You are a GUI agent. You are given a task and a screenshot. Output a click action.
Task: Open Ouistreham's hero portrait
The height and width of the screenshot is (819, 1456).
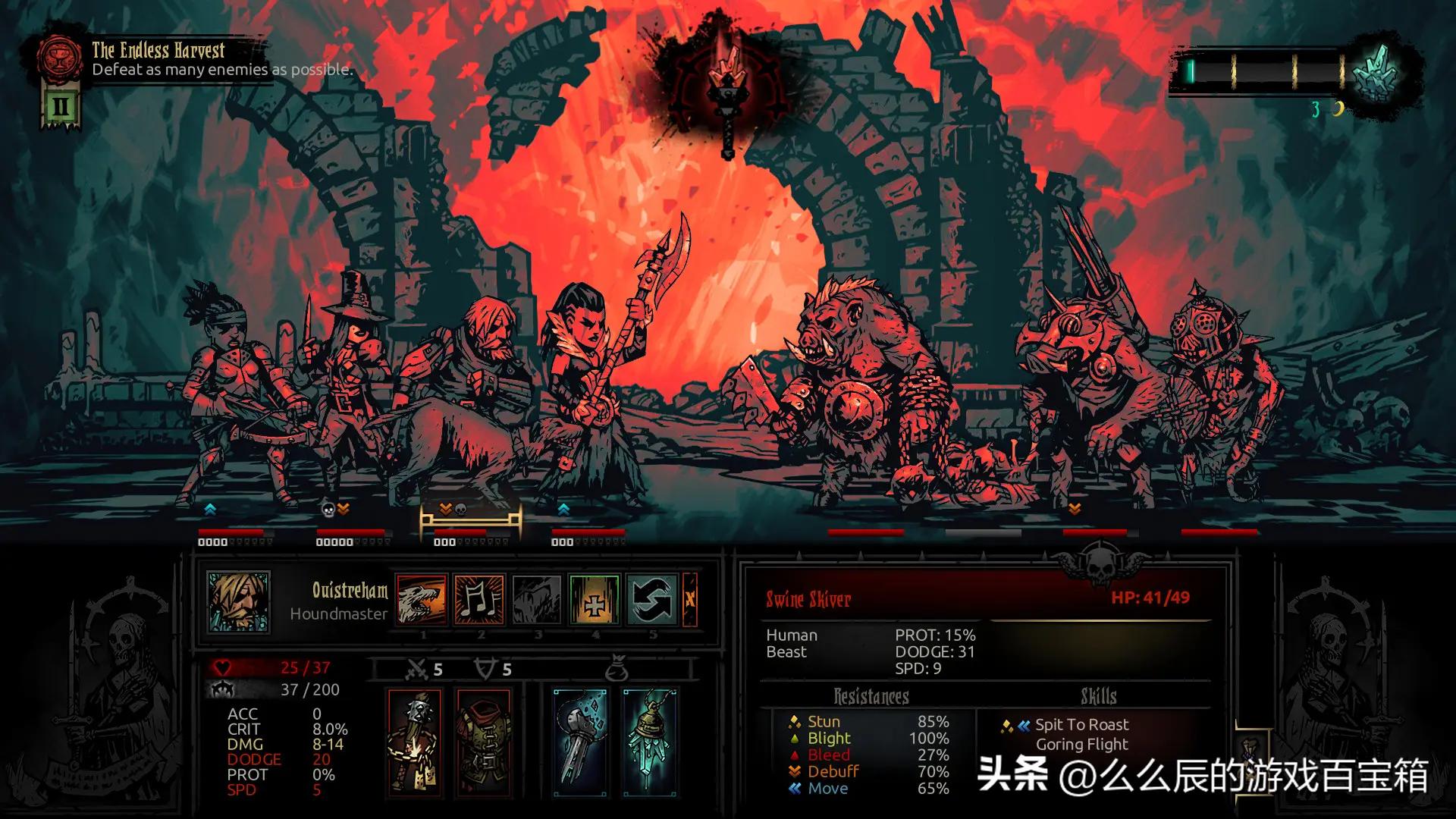point(238,602)
